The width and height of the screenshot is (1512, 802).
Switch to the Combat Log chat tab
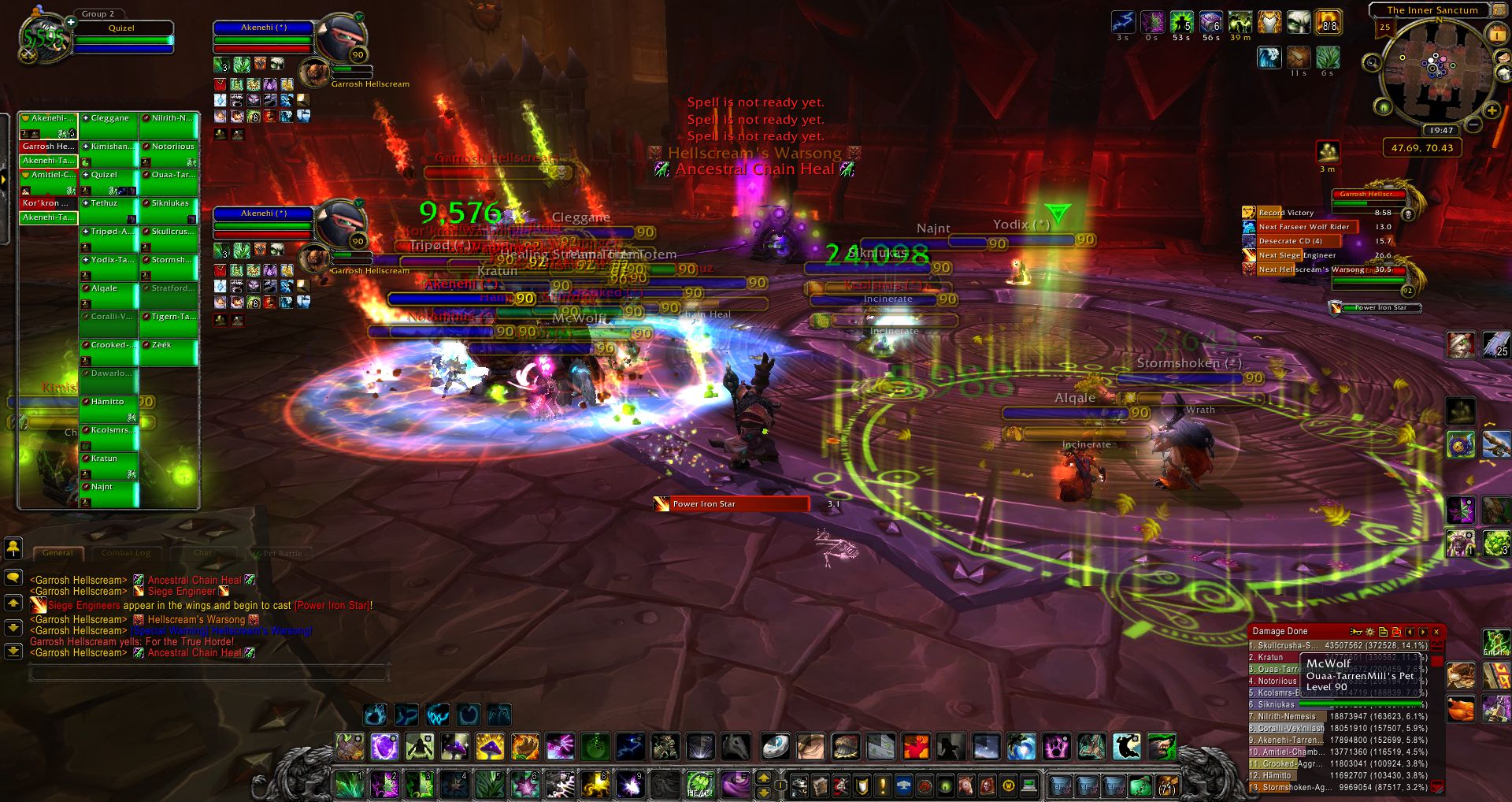point(126,553)
